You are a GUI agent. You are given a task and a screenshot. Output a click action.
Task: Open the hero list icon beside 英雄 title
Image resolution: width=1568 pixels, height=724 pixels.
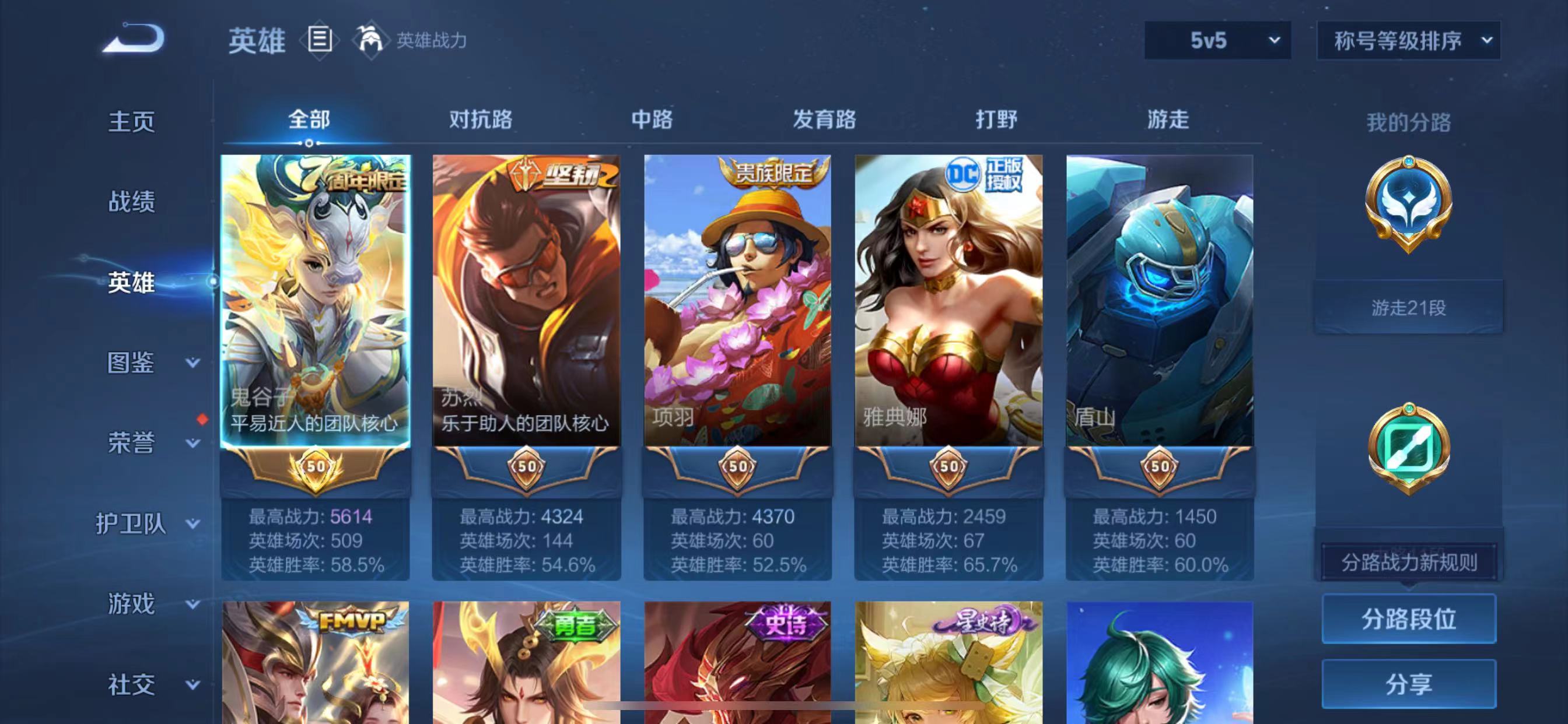click(319, 40)
